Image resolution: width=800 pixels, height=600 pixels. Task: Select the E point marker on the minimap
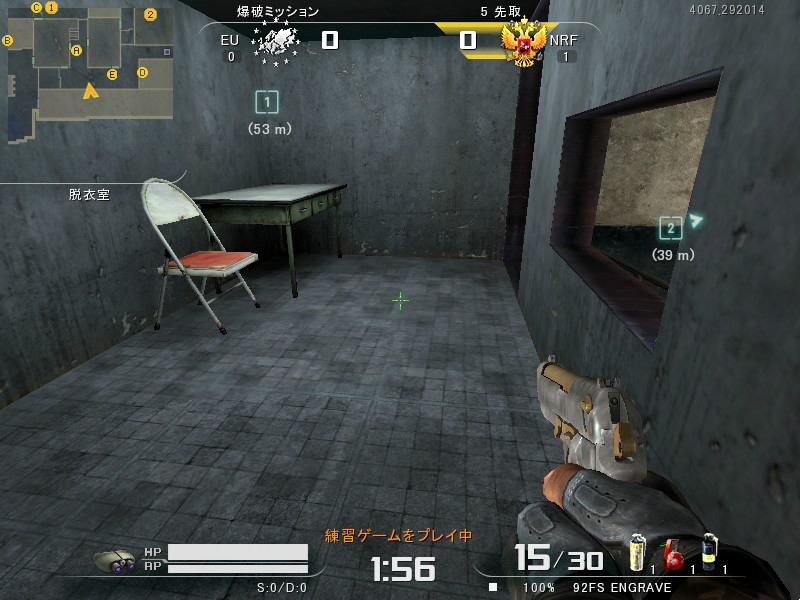[112, 74]
